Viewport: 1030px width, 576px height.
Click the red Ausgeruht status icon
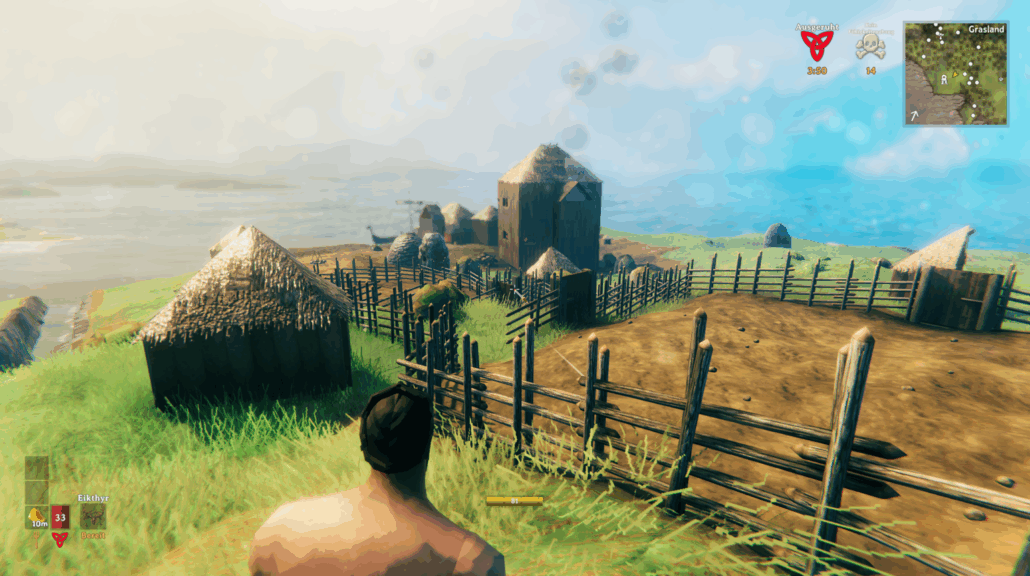click(817, 44)
